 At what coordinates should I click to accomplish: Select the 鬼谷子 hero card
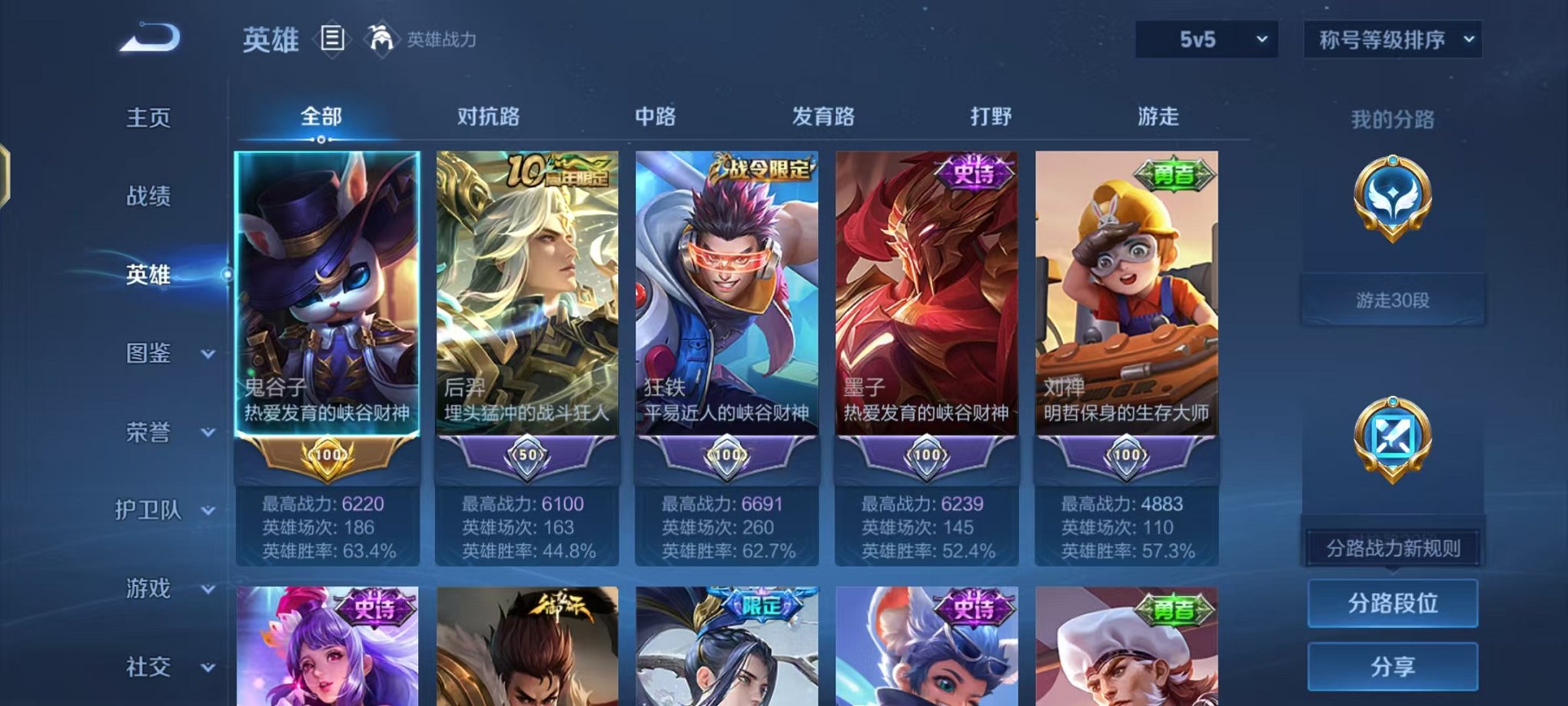(327, 292)
